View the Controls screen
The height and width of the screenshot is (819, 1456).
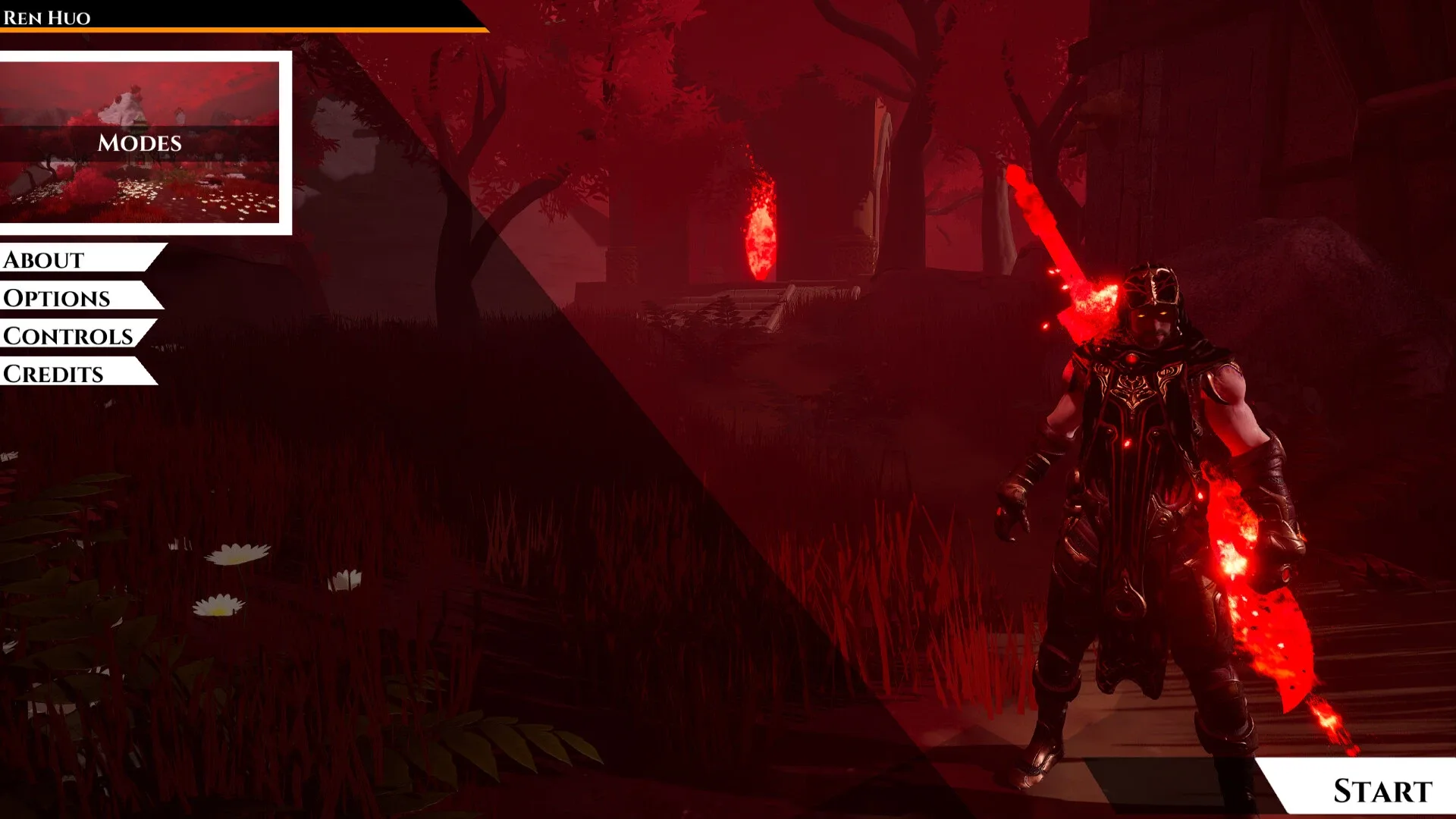[x=70, y=334]
